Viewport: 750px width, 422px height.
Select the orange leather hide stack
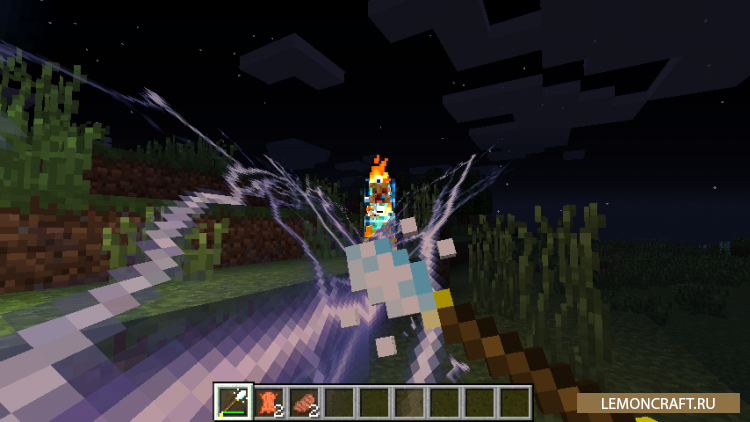coord(268,401)
